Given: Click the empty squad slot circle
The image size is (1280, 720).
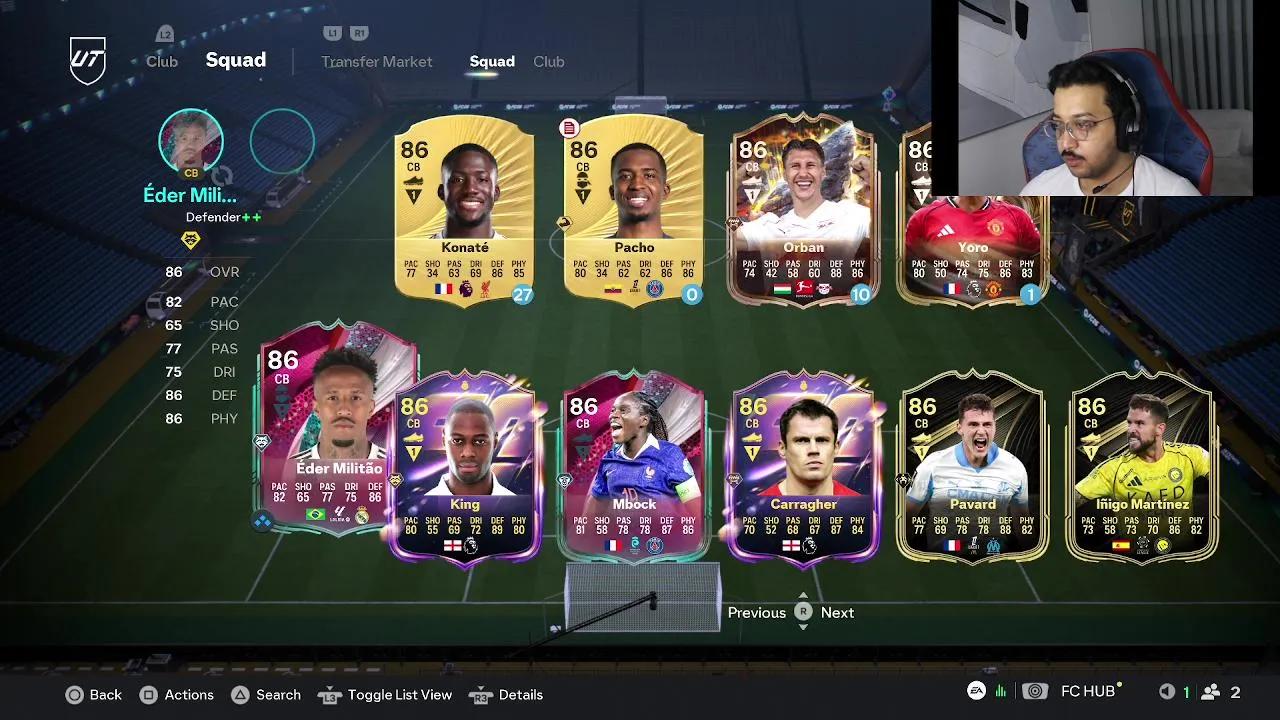Looking at the screenshot, I should coord(283,141).
